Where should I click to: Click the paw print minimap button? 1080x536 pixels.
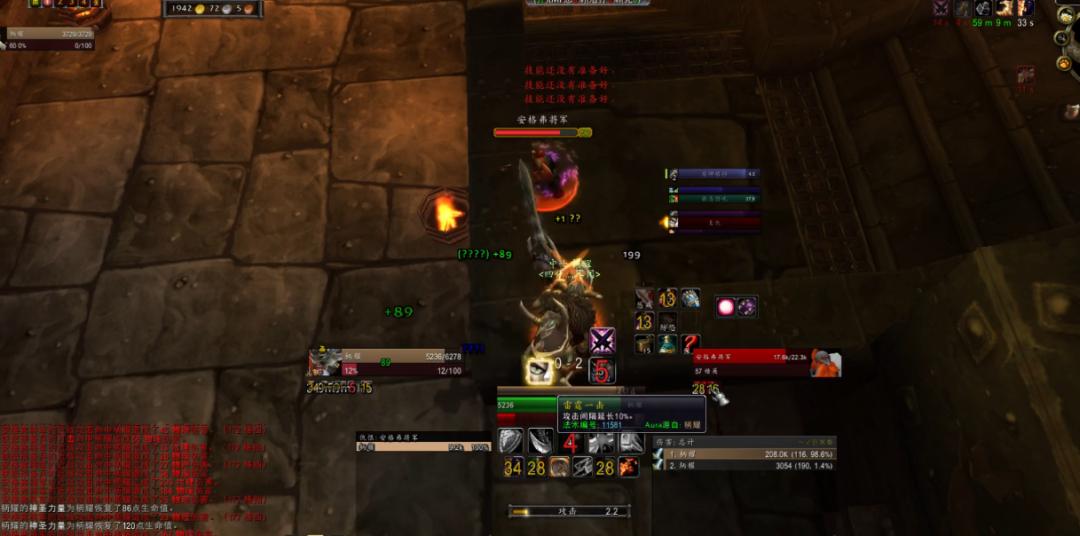[x=1064, y=63]
